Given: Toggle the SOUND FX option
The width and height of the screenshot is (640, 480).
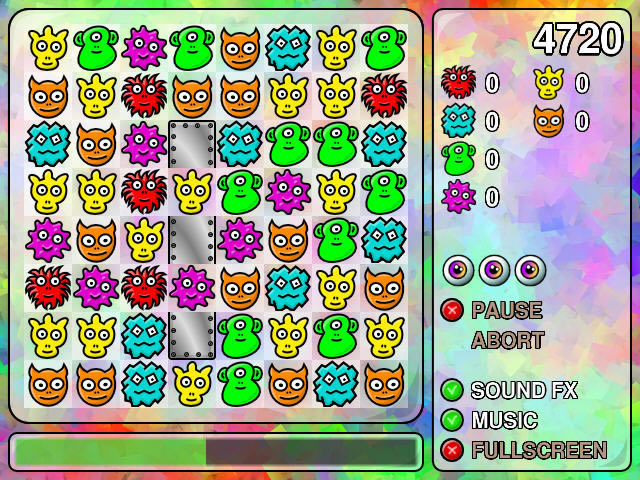Looking at the screenshot, I should tap(452, 390).
